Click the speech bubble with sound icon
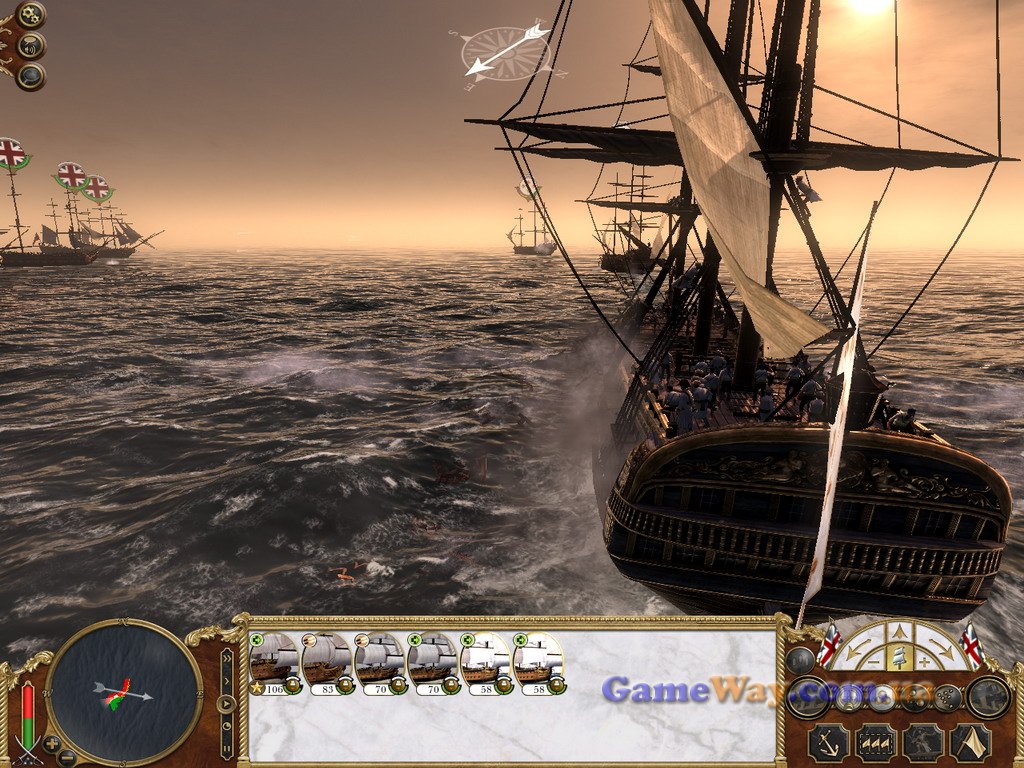 [31, 45]
